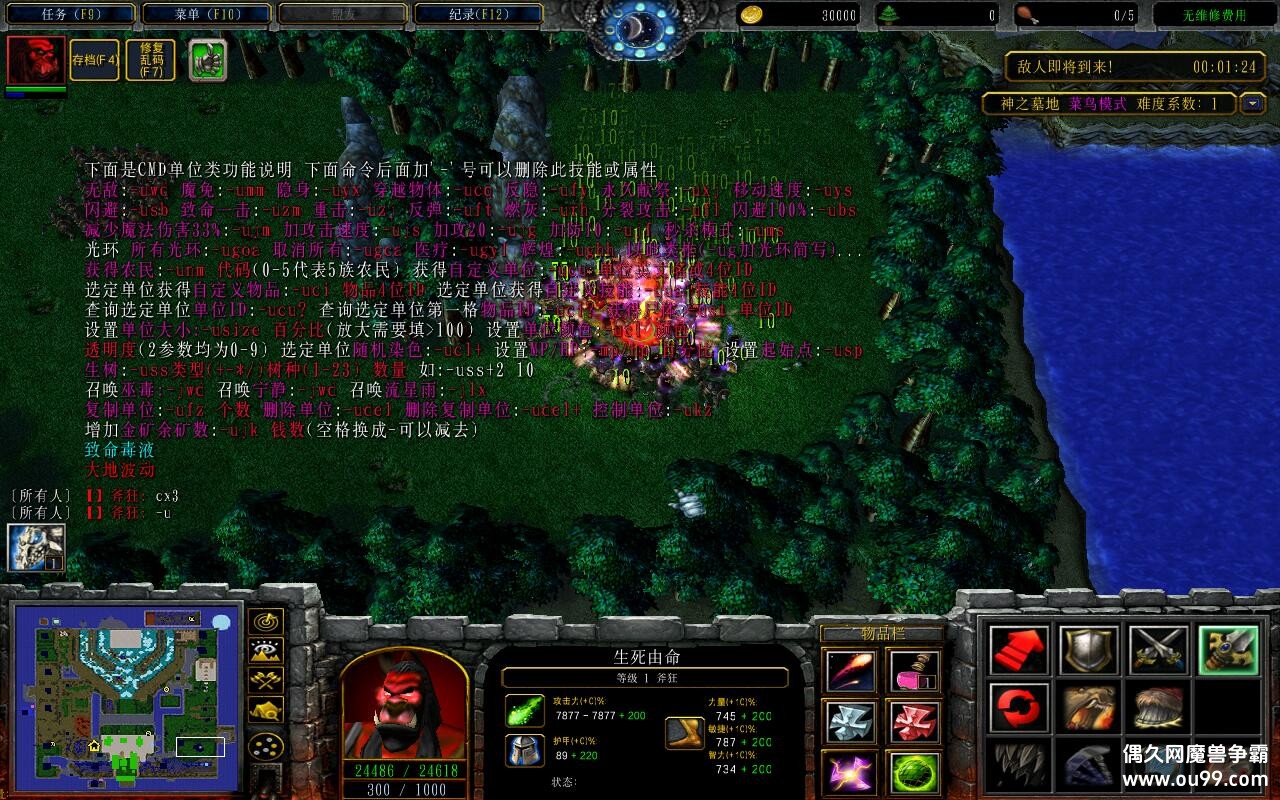Click the hero mana bar reading 300/1000
The width and height of the screenshot is (1280, 800).
[405, 789]
